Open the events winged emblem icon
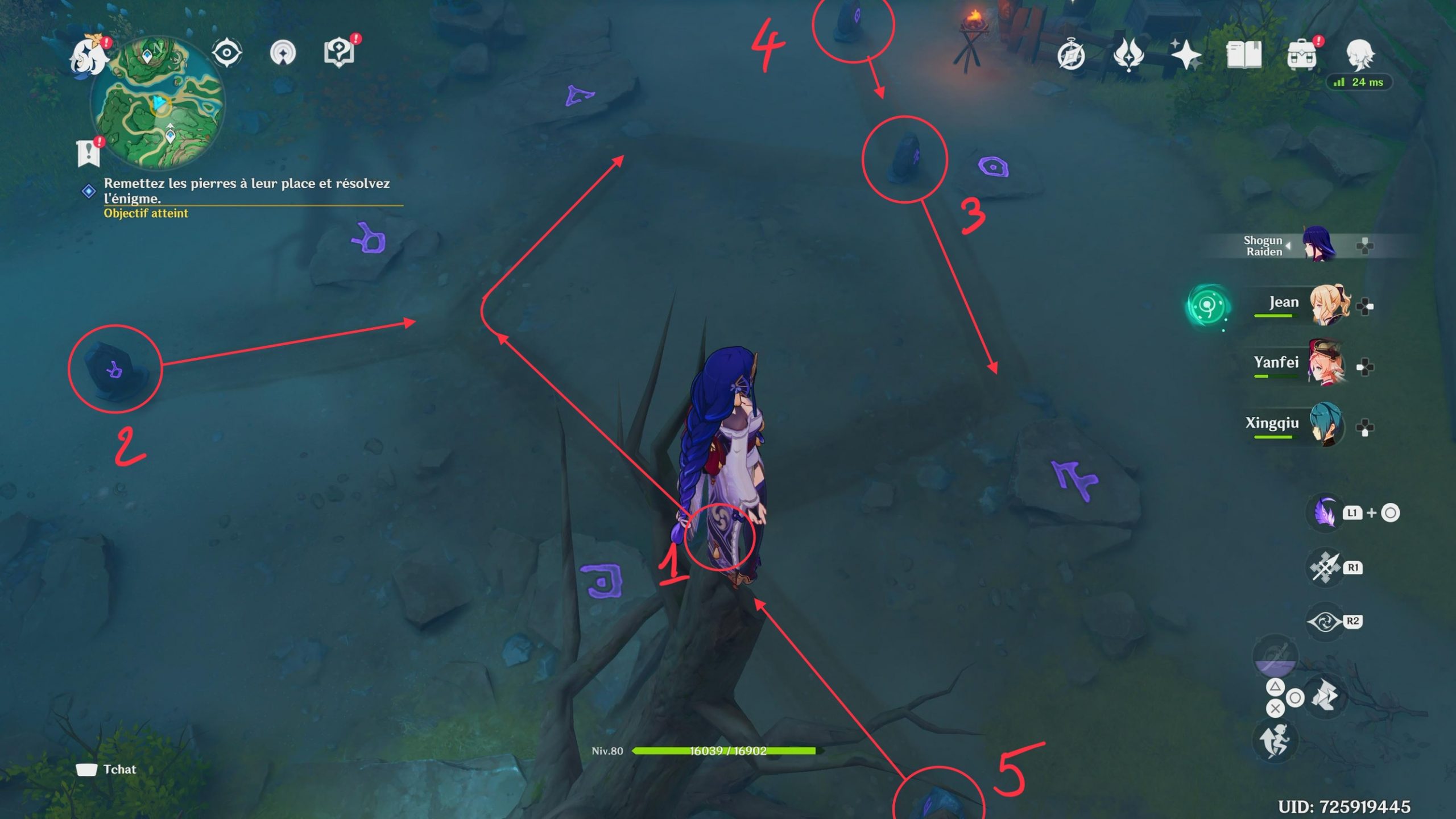 [1129, 55]
